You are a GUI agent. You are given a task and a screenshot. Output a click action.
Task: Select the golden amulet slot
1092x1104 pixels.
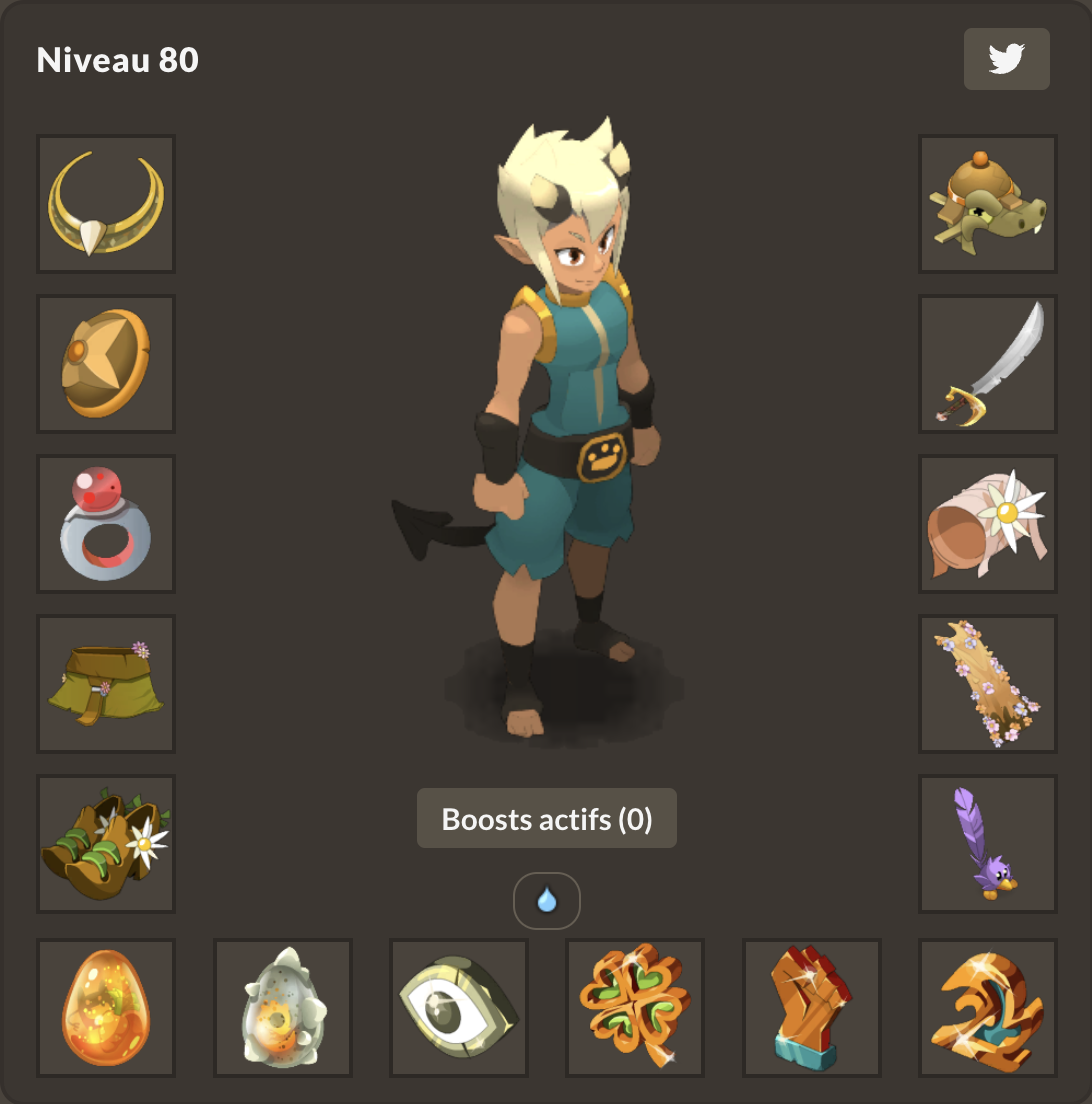click(x=106, y=204)
